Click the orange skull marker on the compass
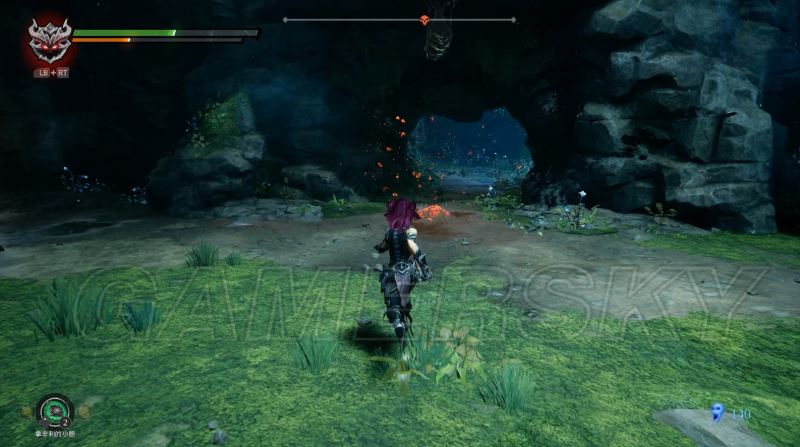This screenshot has height=447, width=800. click(424, 19)
